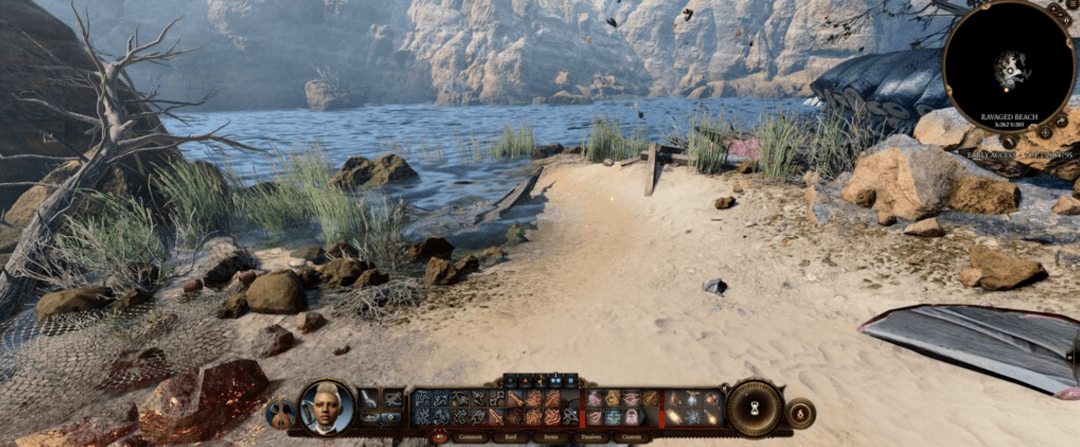Select the lute instrument icon beside portrait

[x=279, y=413]
